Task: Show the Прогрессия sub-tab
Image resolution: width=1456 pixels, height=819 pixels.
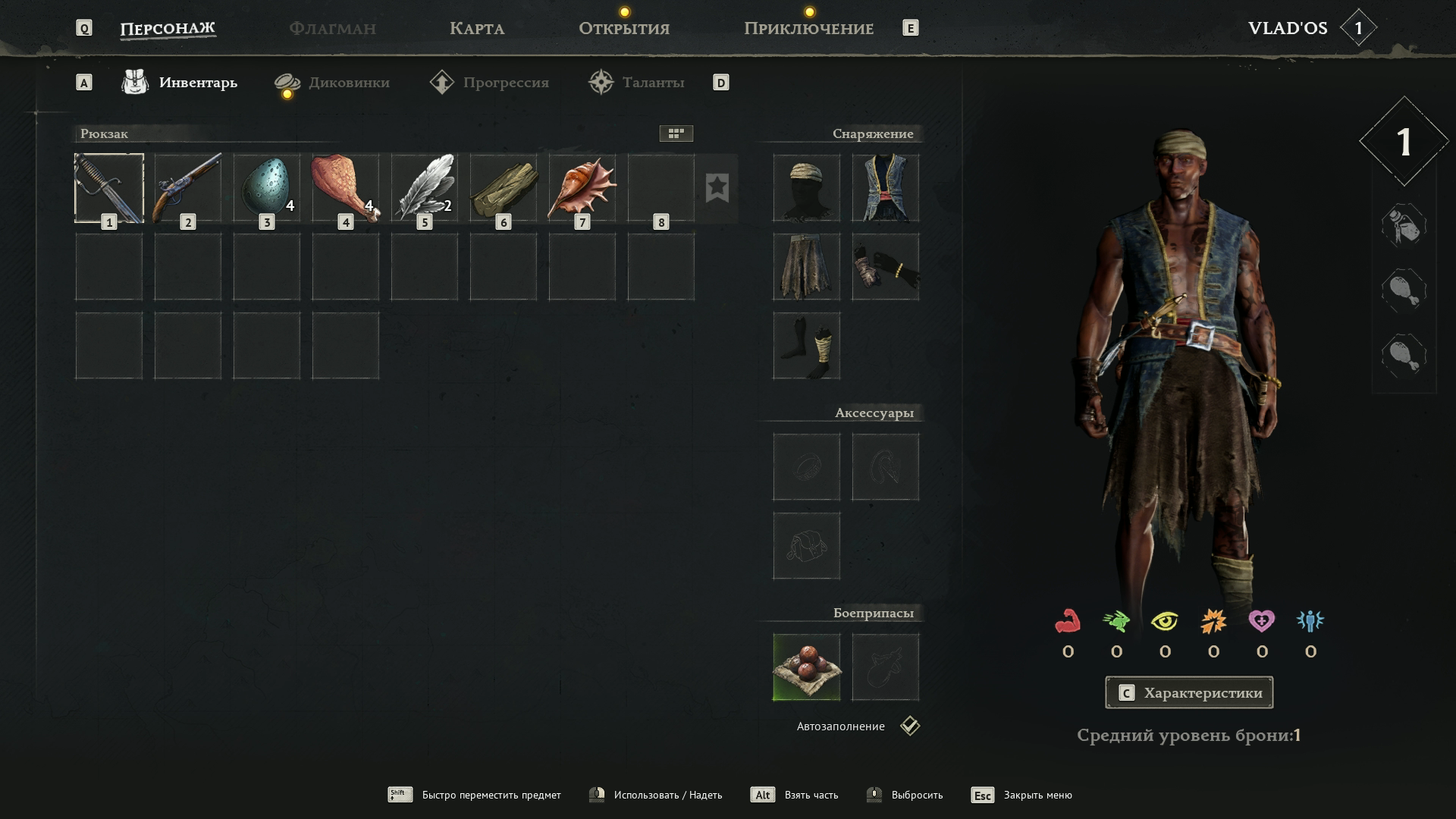Action: point(505,83)
